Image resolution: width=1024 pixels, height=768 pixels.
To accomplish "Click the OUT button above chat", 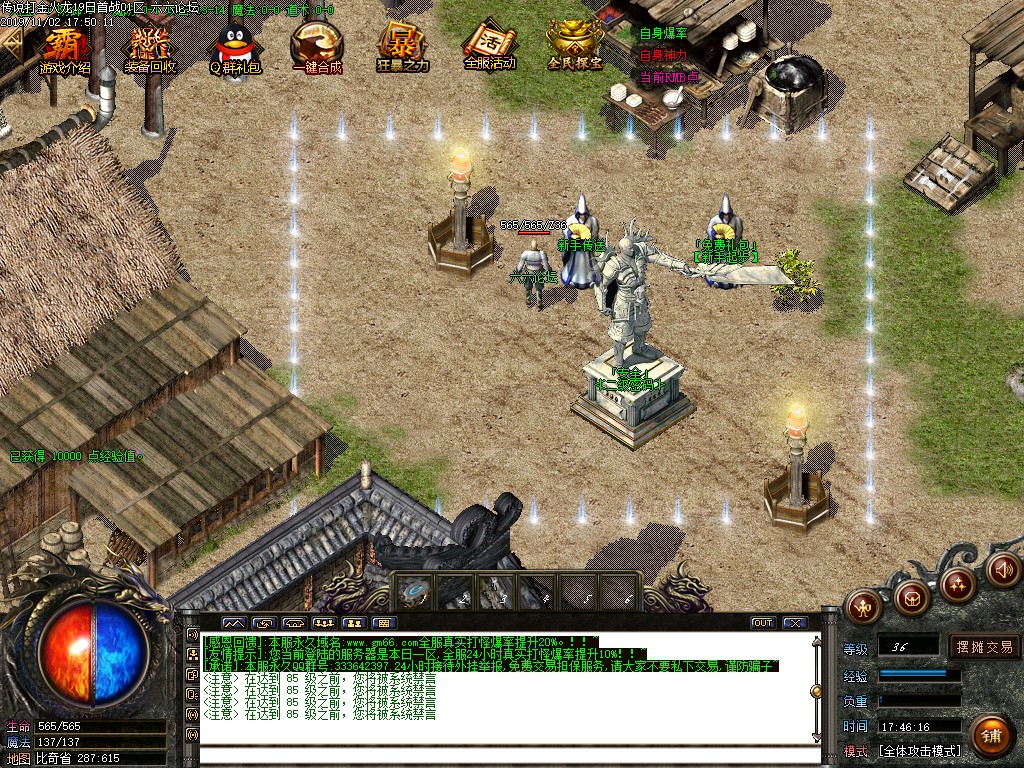I will 763,623.
